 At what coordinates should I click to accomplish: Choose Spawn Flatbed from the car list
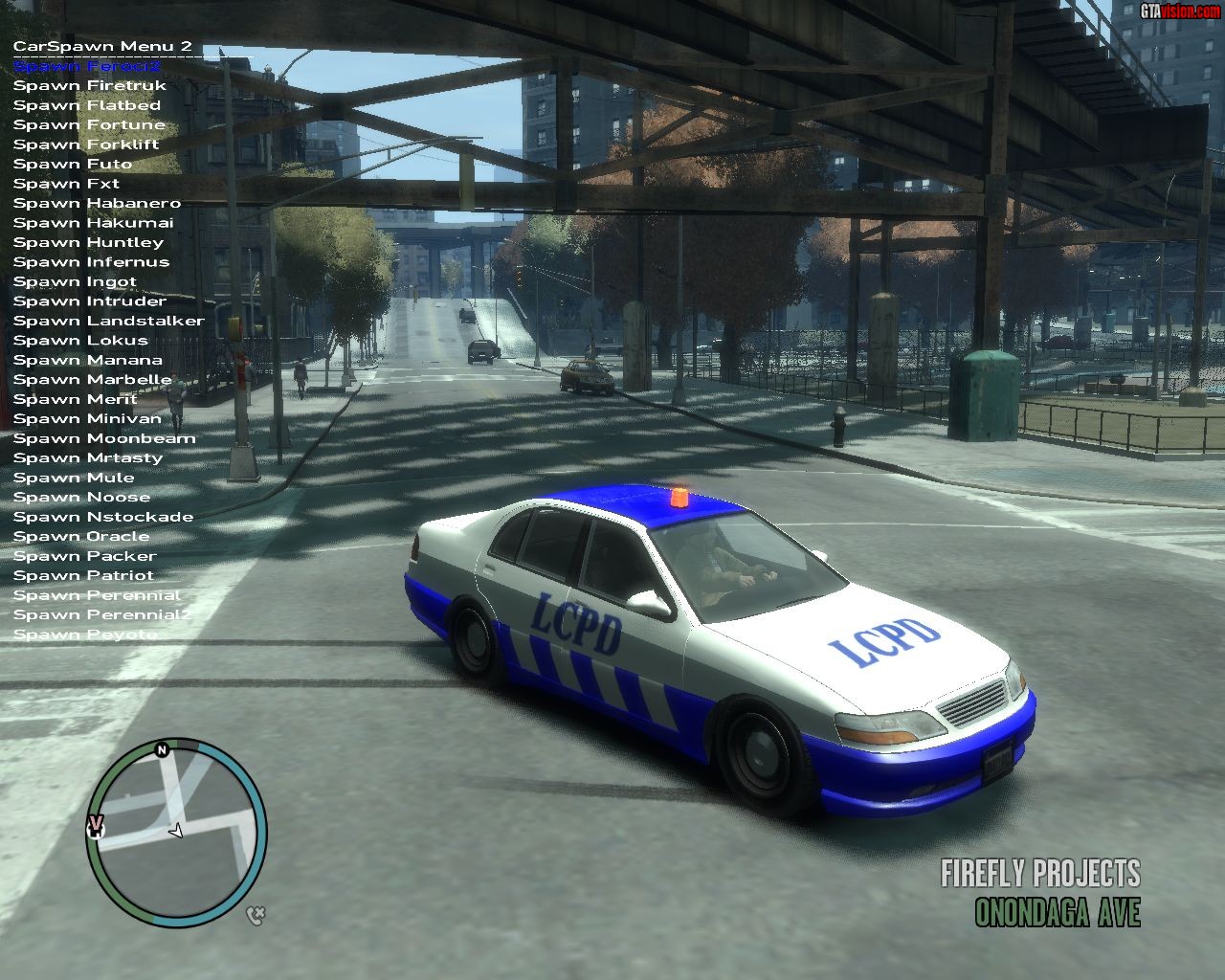(x=86, y=105)
